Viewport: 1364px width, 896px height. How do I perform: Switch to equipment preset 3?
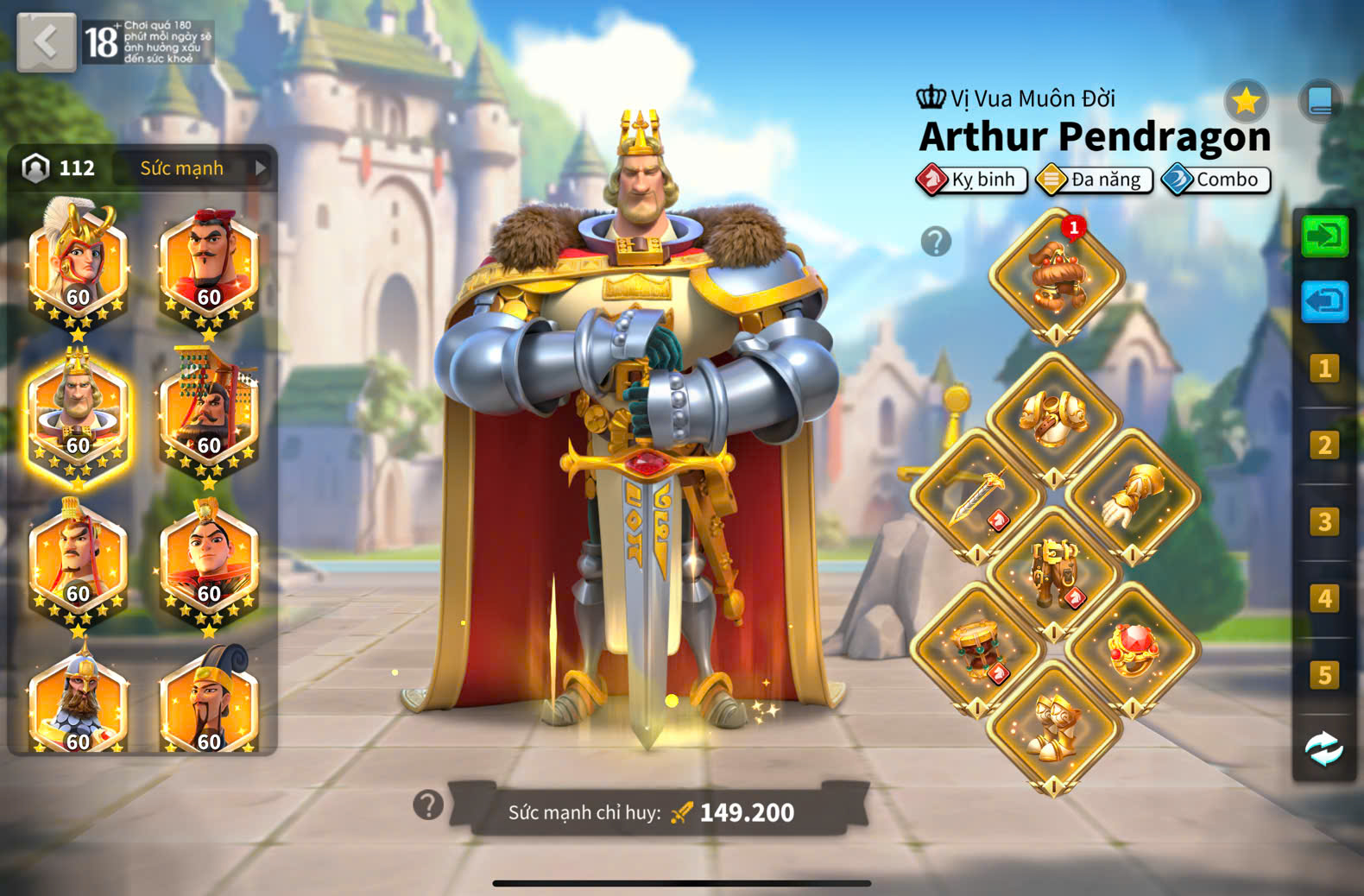point(1324,521)
